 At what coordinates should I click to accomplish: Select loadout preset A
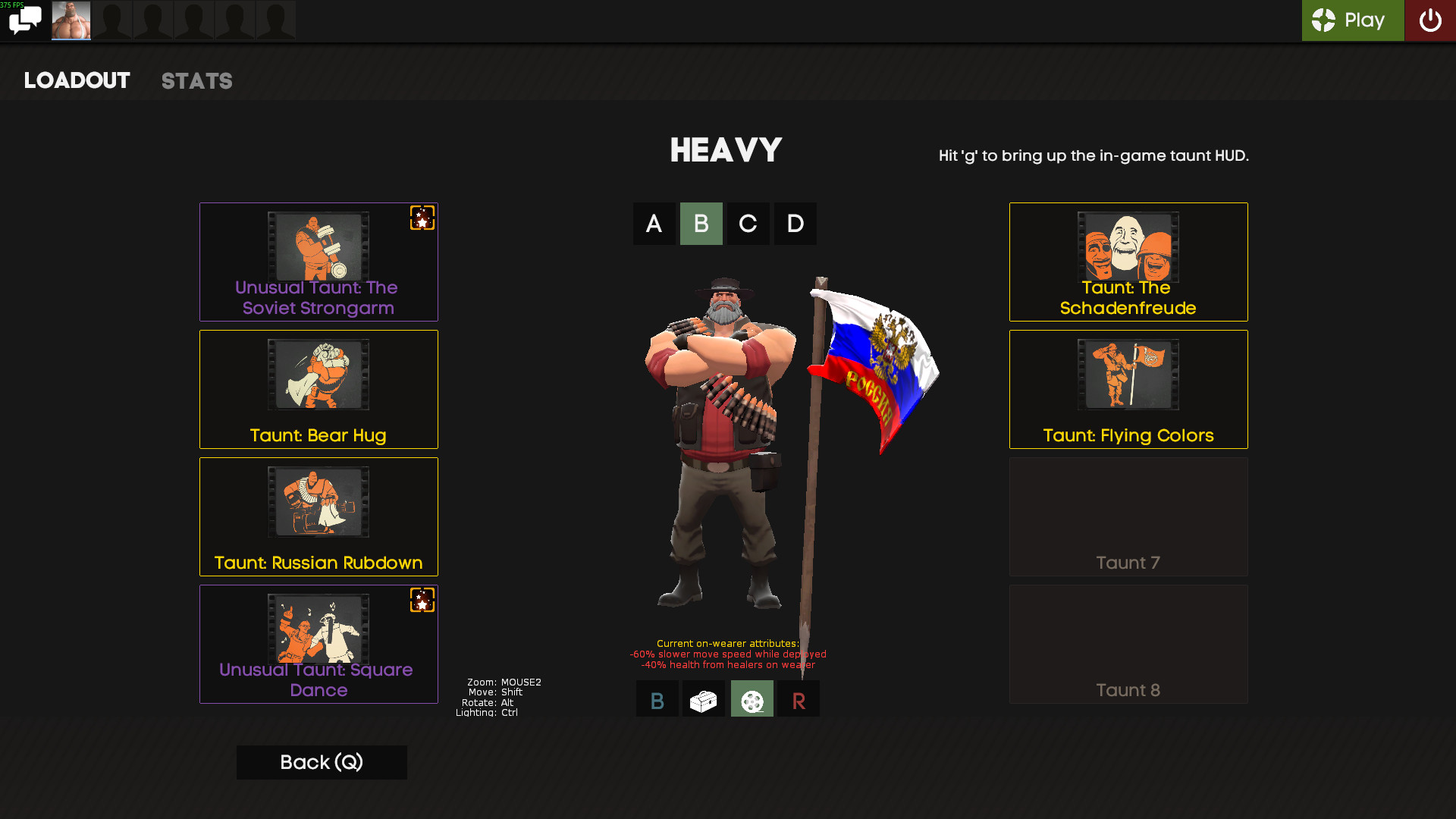point(654,224)
